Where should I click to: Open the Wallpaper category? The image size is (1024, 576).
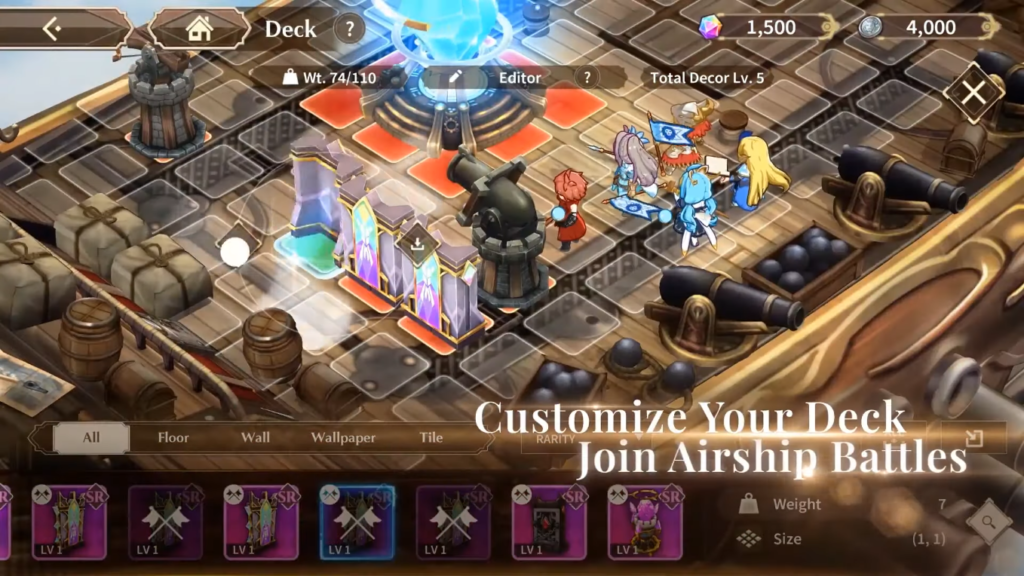[x=343, y=438]
